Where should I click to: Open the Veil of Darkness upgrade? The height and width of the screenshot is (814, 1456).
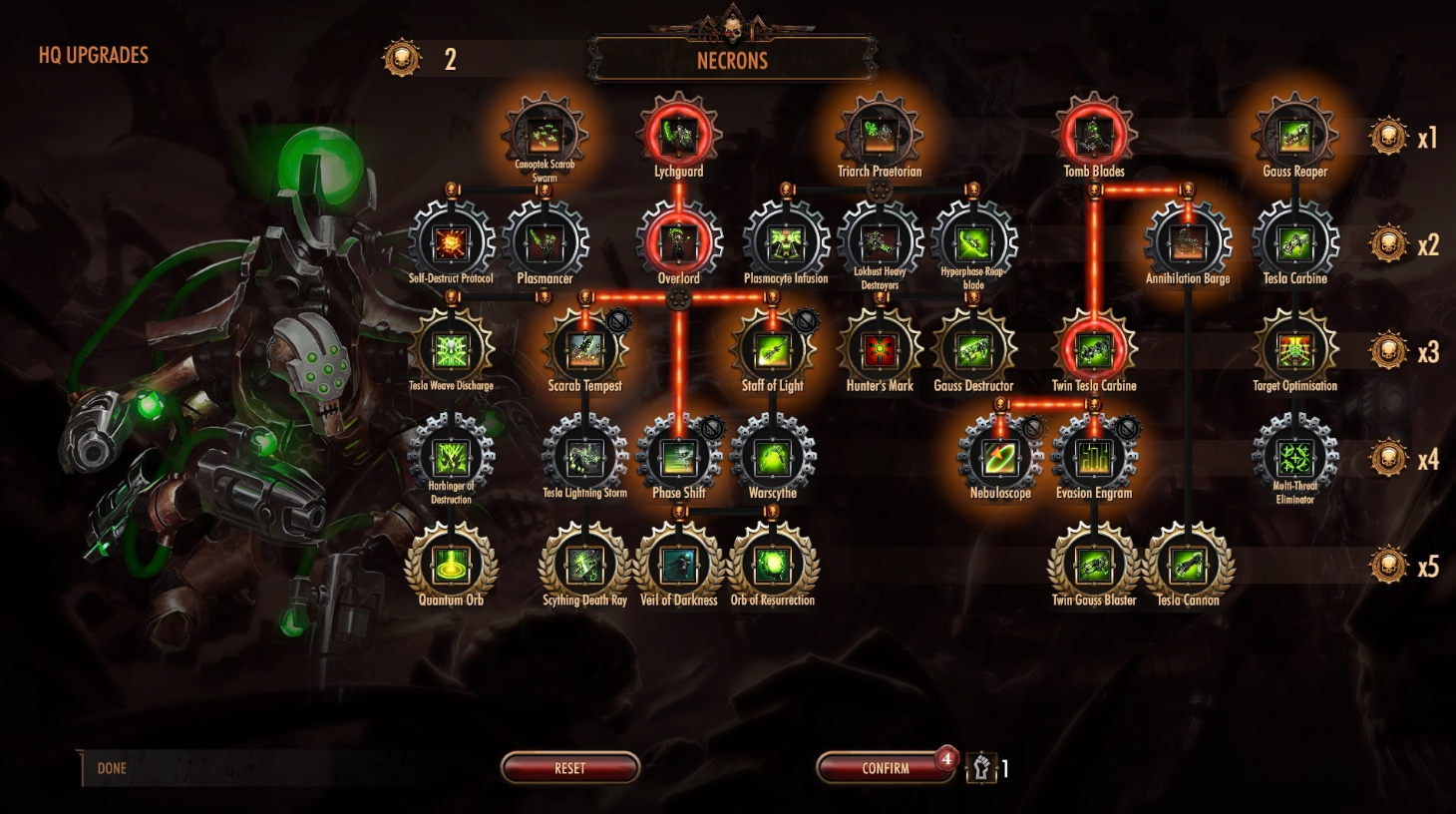pos(681,564)
